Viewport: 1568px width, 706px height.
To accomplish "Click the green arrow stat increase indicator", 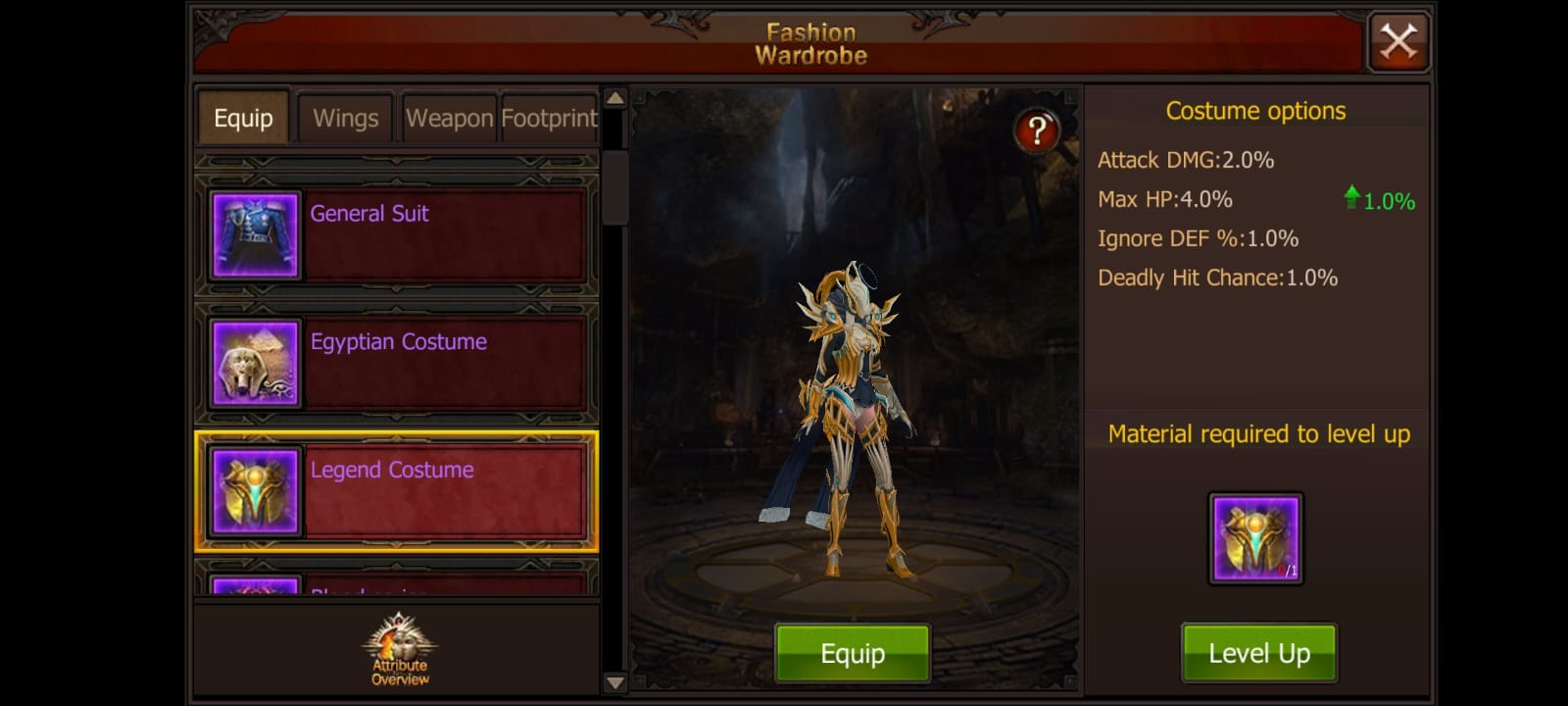I will (1354, 199).
